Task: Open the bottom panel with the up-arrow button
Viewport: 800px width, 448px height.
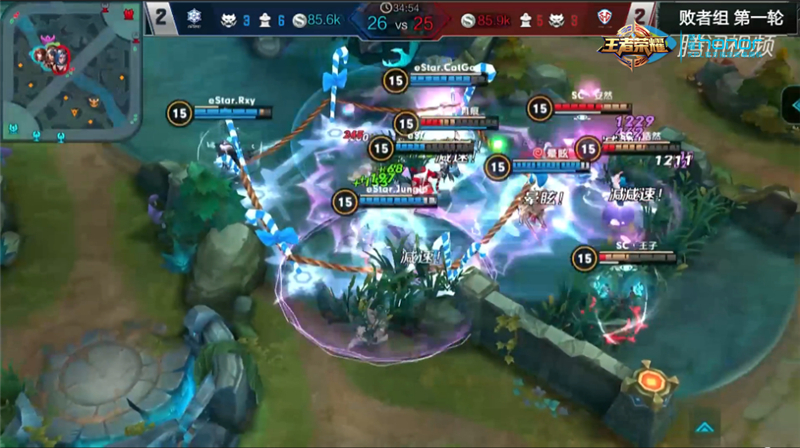Action: pyautogui.click(x=703, y=427)
